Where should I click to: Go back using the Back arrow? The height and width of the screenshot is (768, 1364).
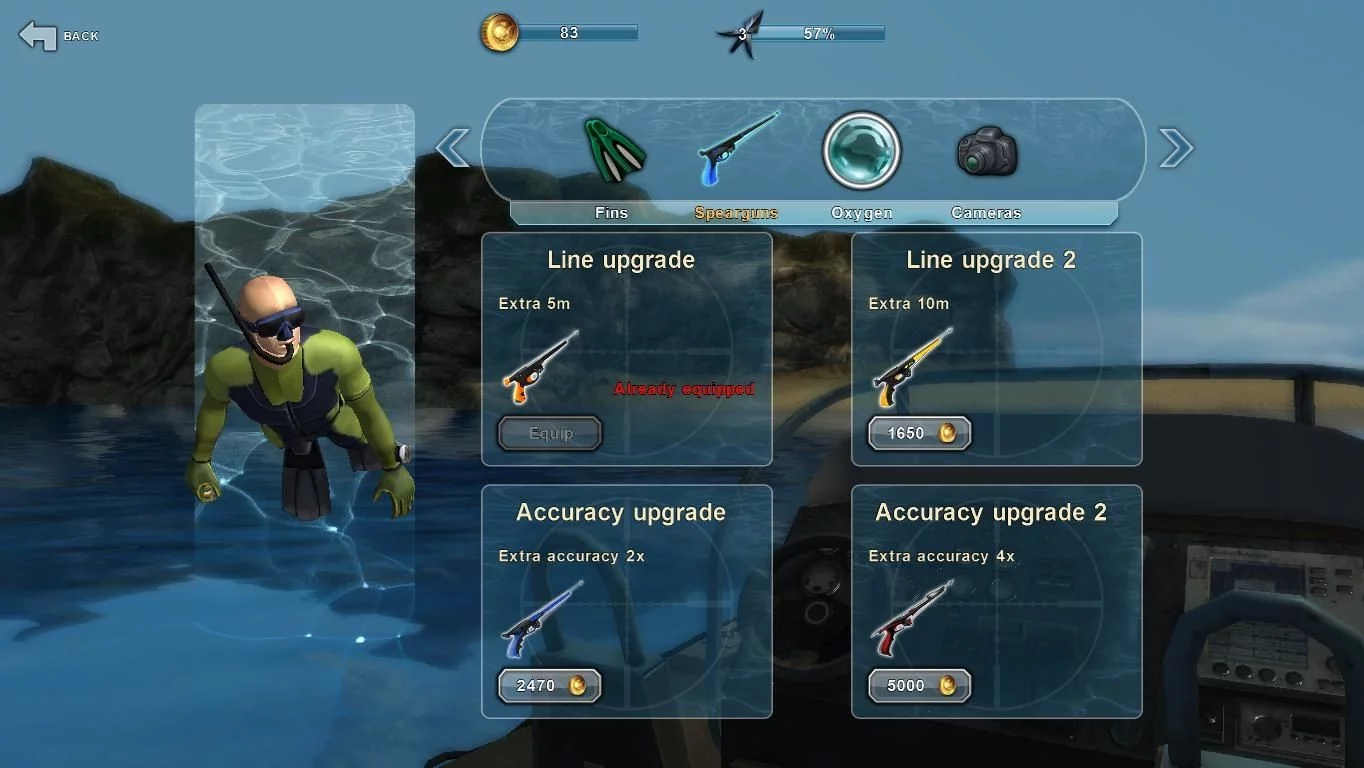[x=38, y=36]
